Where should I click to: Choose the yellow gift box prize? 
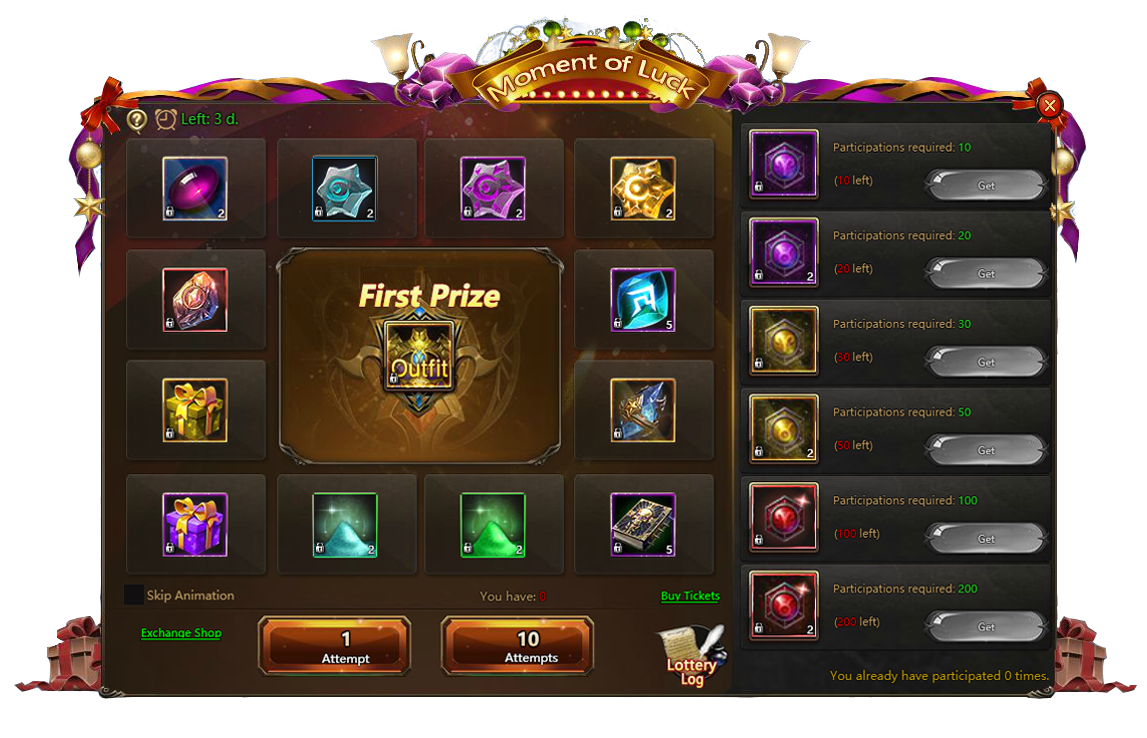click(x=195, y=410)
